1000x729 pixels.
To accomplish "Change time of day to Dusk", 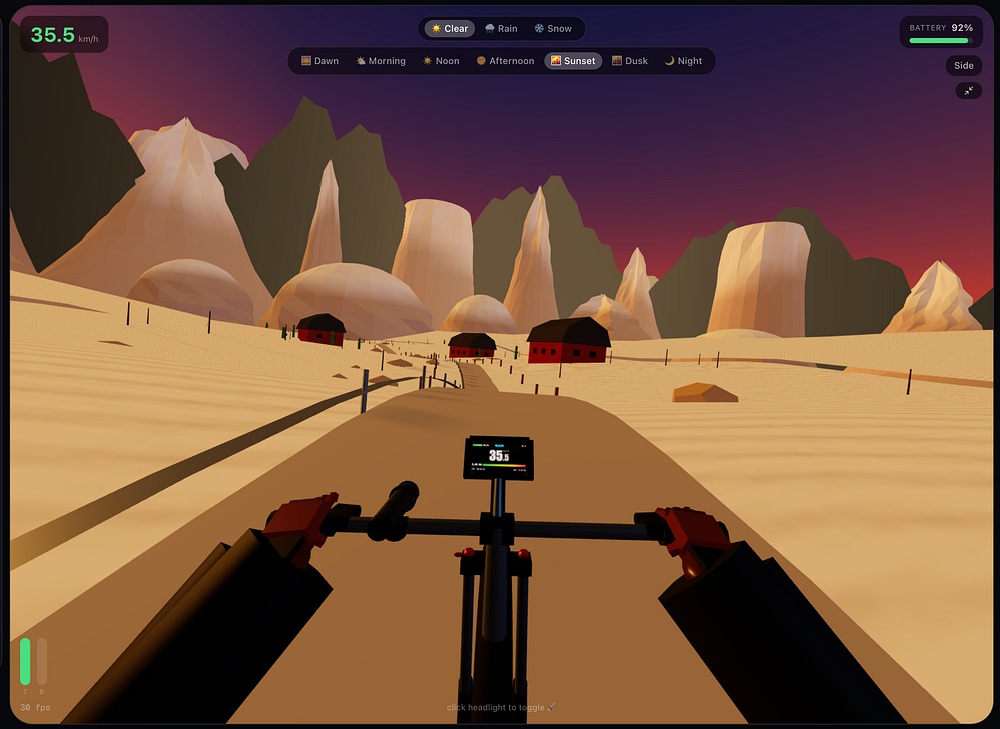I will 630,61.
